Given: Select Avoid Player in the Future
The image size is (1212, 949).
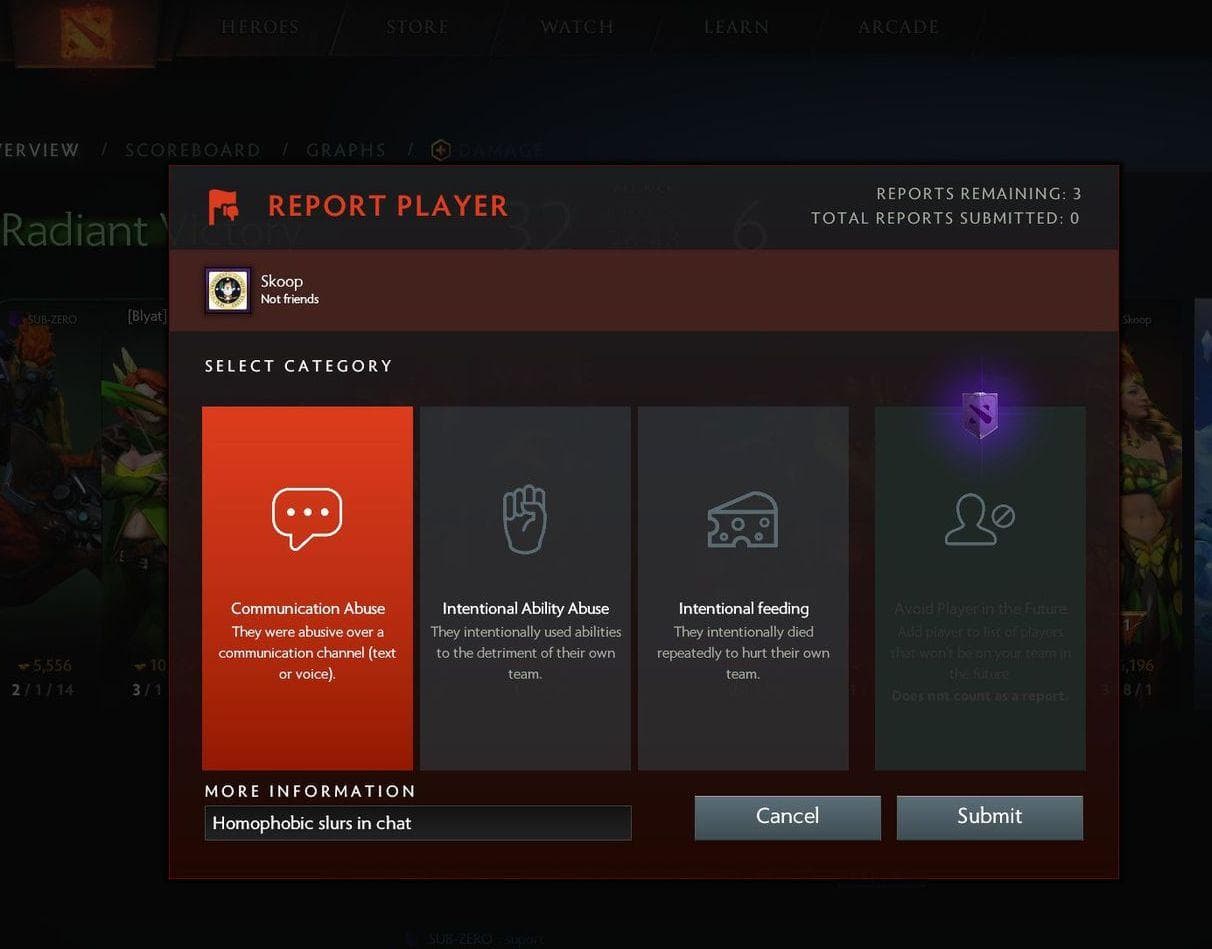Looking at the screenshot, I should tap(980, 587).
